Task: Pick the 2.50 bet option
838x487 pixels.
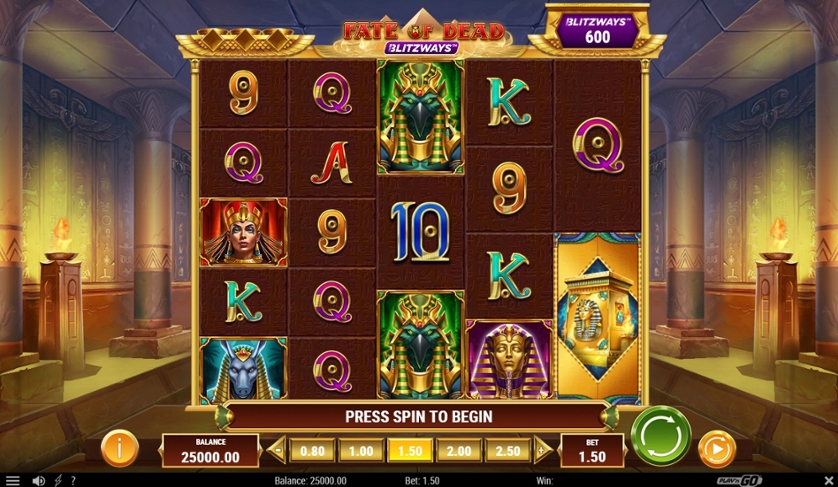Action: click(509, 451)
